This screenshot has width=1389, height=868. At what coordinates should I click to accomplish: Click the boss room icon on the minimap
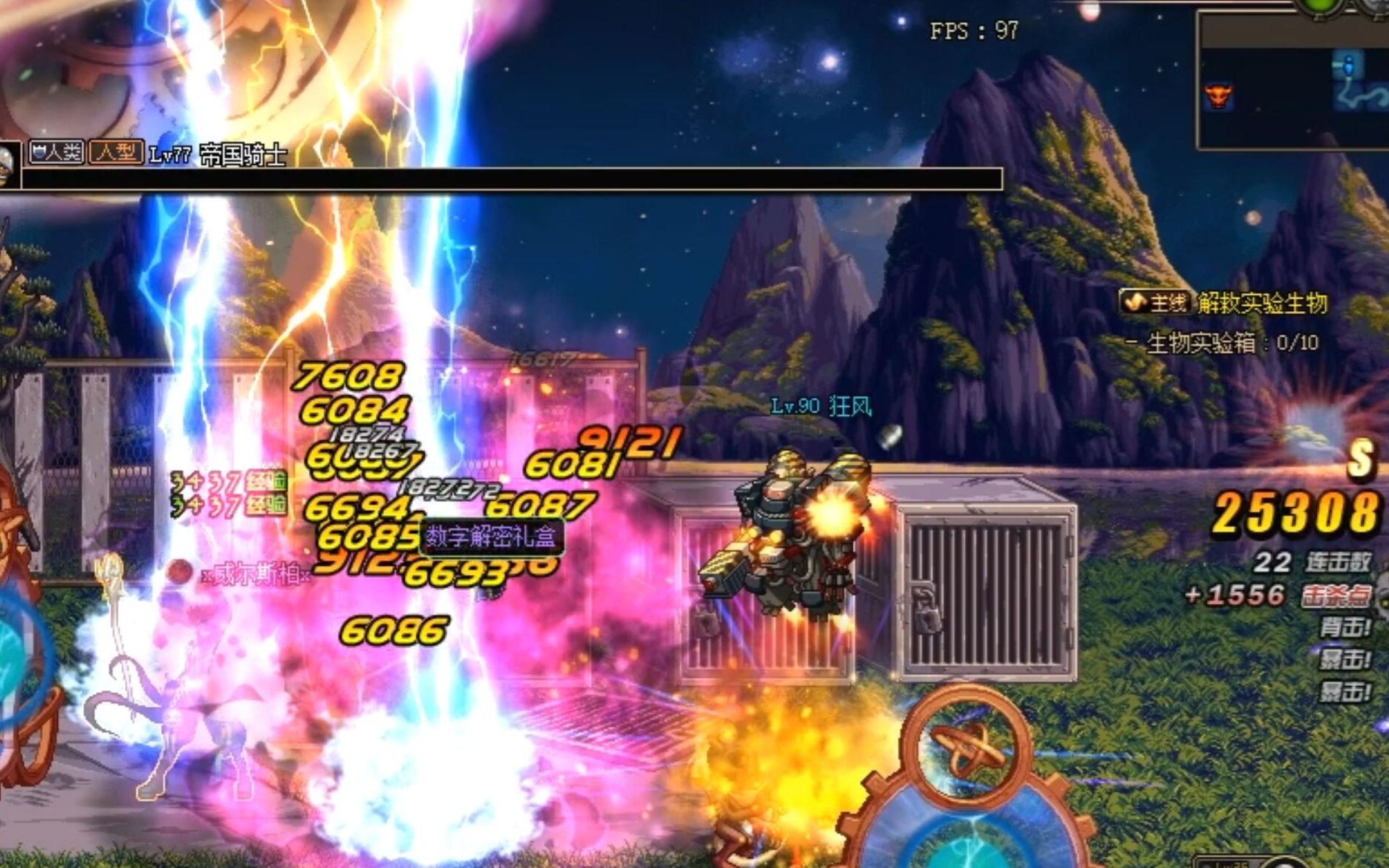1218,97
